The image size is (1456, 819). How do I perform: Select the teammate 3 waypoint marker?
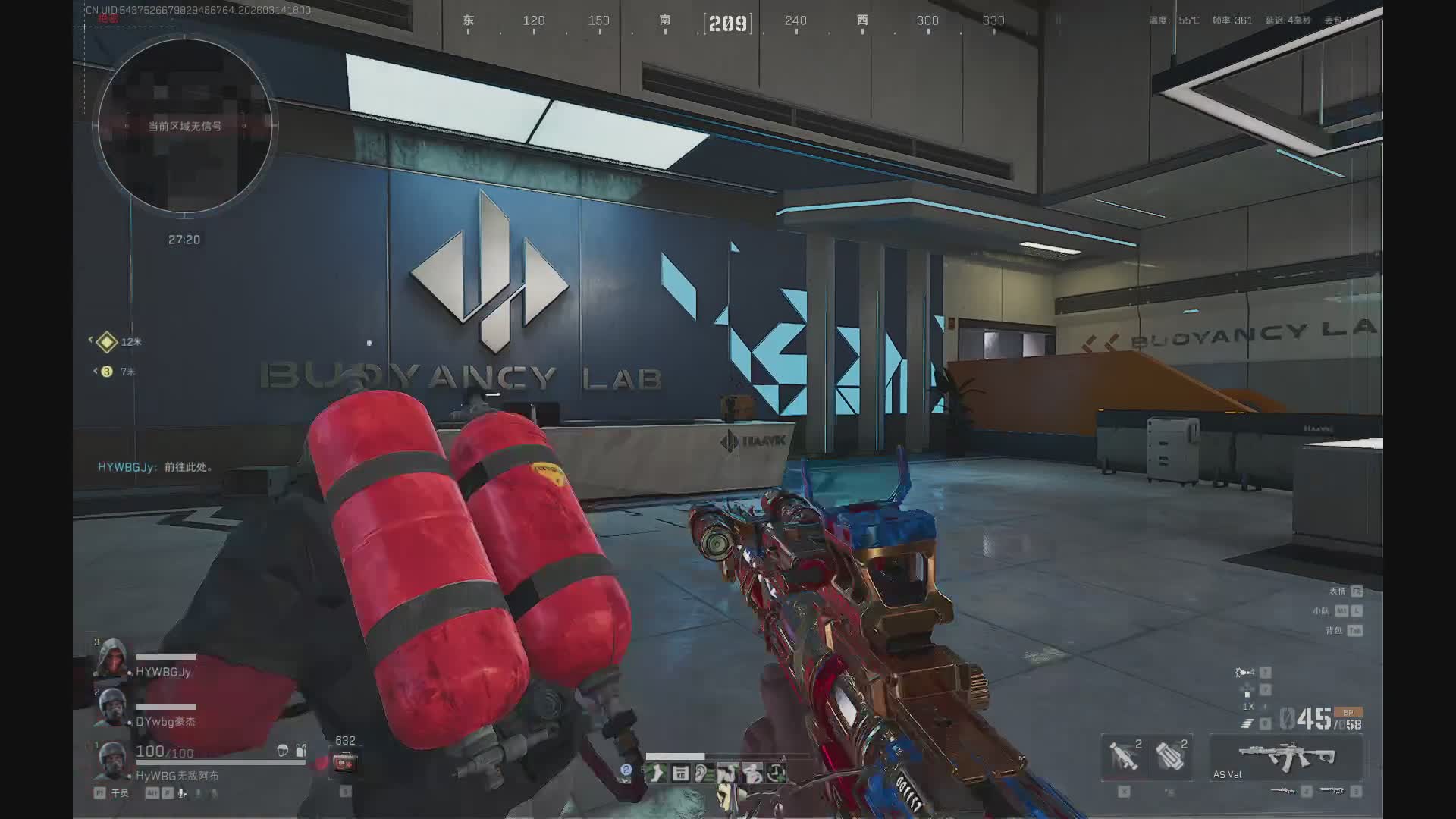coord(107,372)
